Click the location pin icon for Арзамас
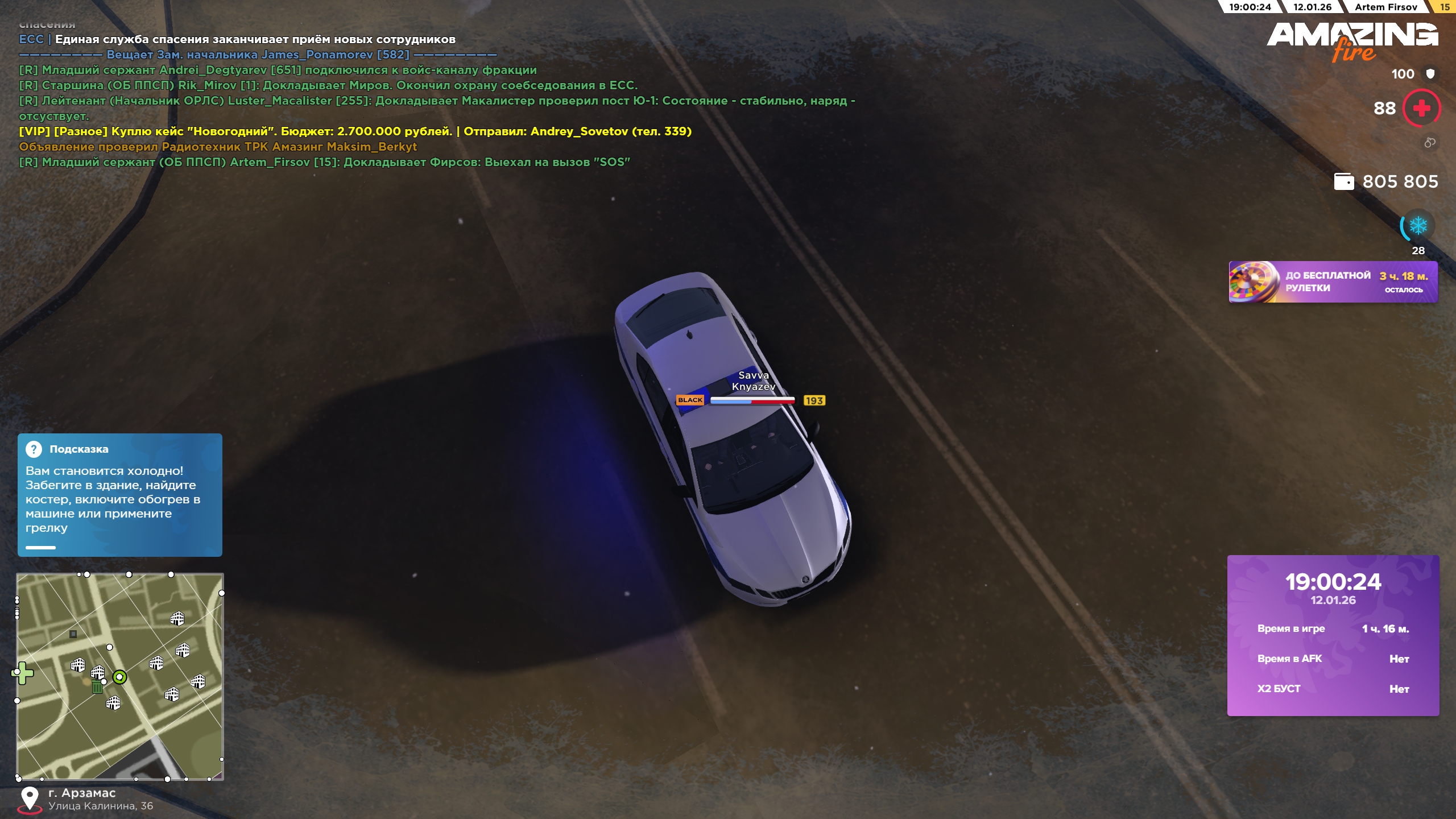1456x819 pixels. coord(30,799)
